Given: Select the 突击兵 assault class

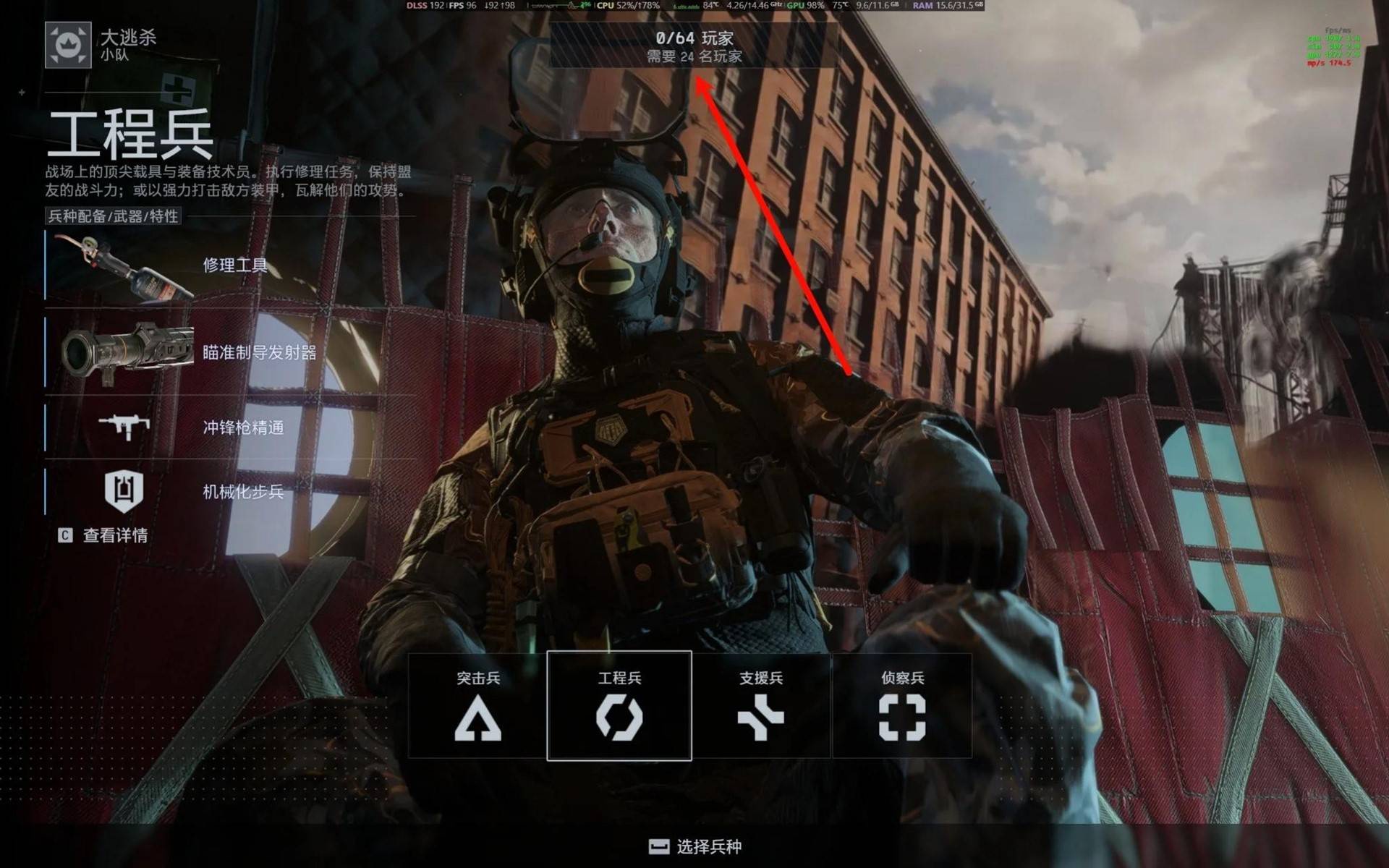Looking at the screenshot, I should [x=477, y=705].
